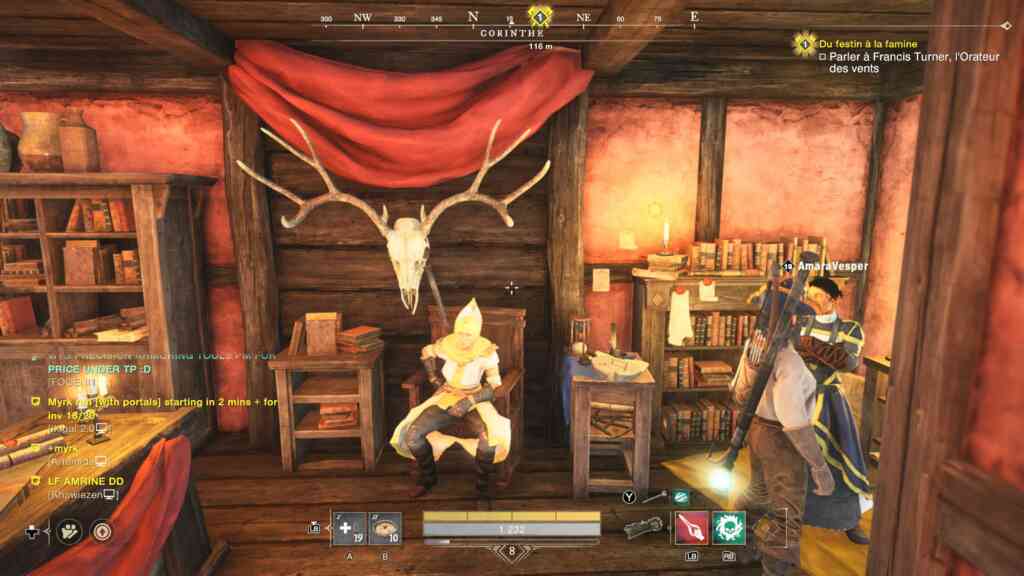The width and height of the screenshot is (1024, 576).
Task: Click the quest marker on the compass
Action: coord(540,16)
